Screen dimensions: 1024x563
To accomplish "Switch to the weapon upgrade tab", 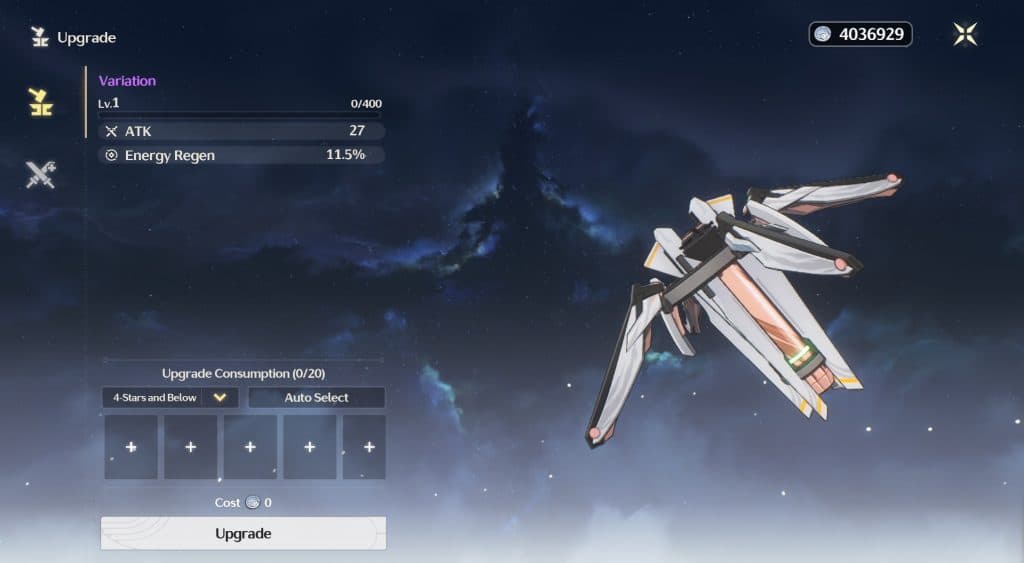I will point(41,101).
